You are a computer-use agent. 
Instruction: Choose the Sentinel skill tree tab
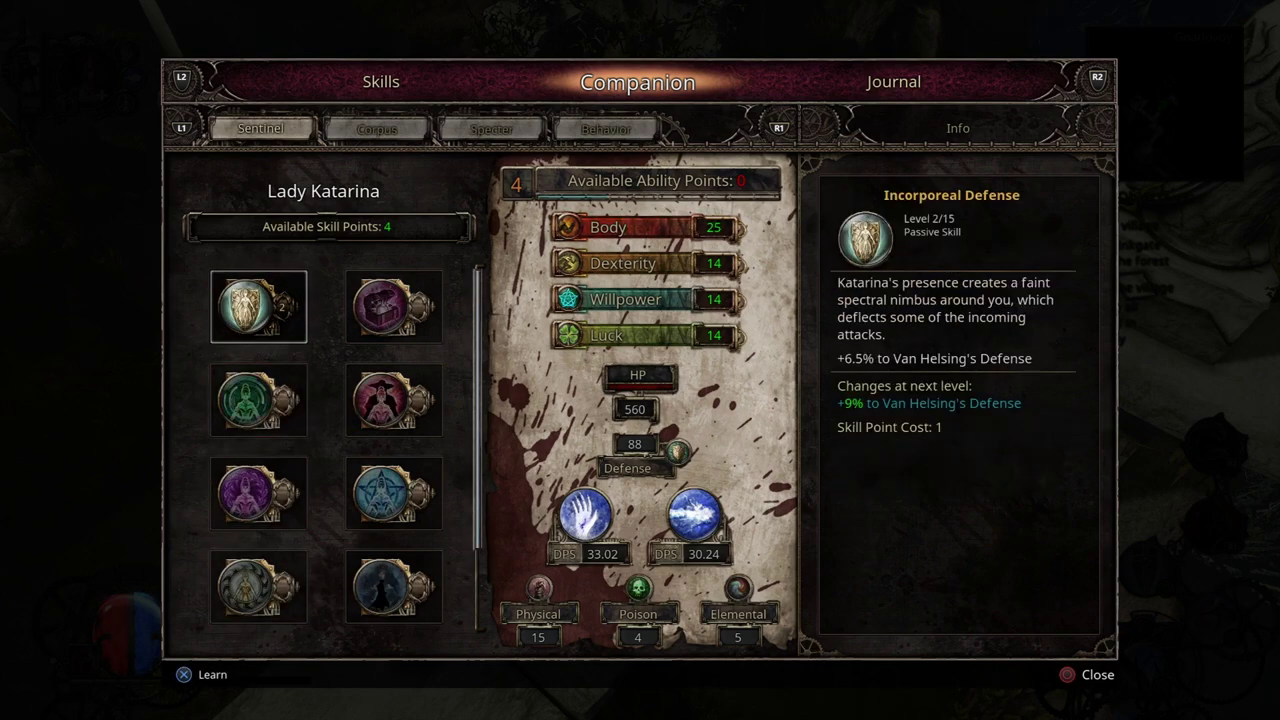pos(261,129)
